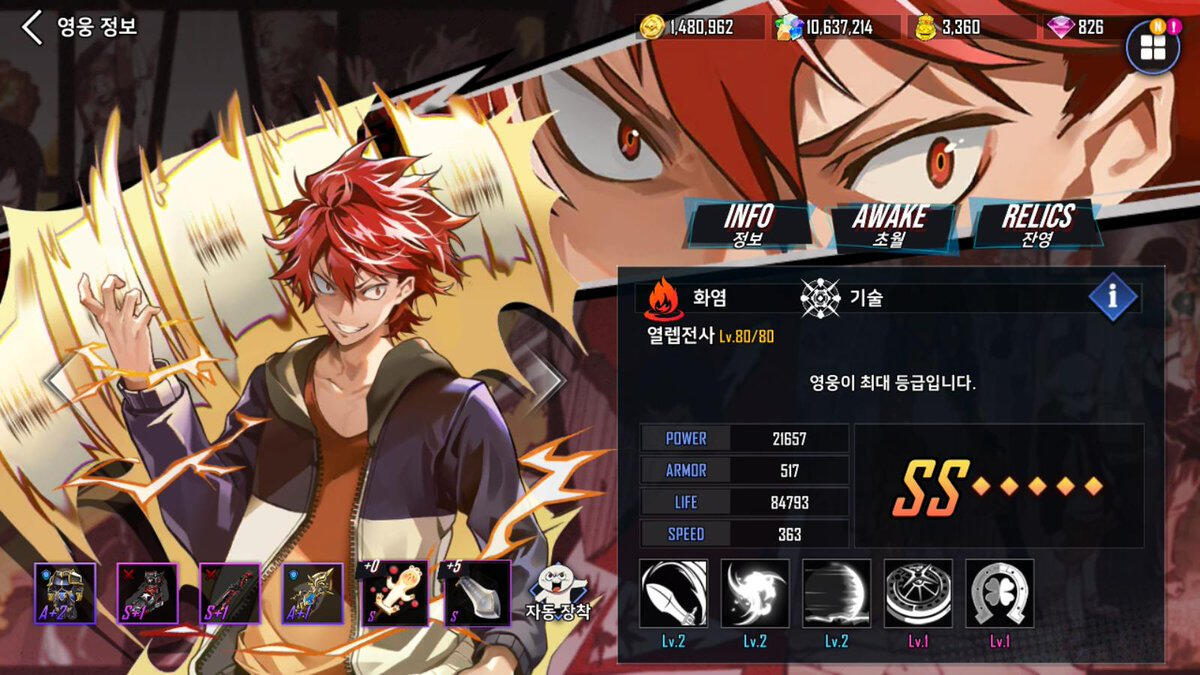Check the compass passive skill

(918, 593)
